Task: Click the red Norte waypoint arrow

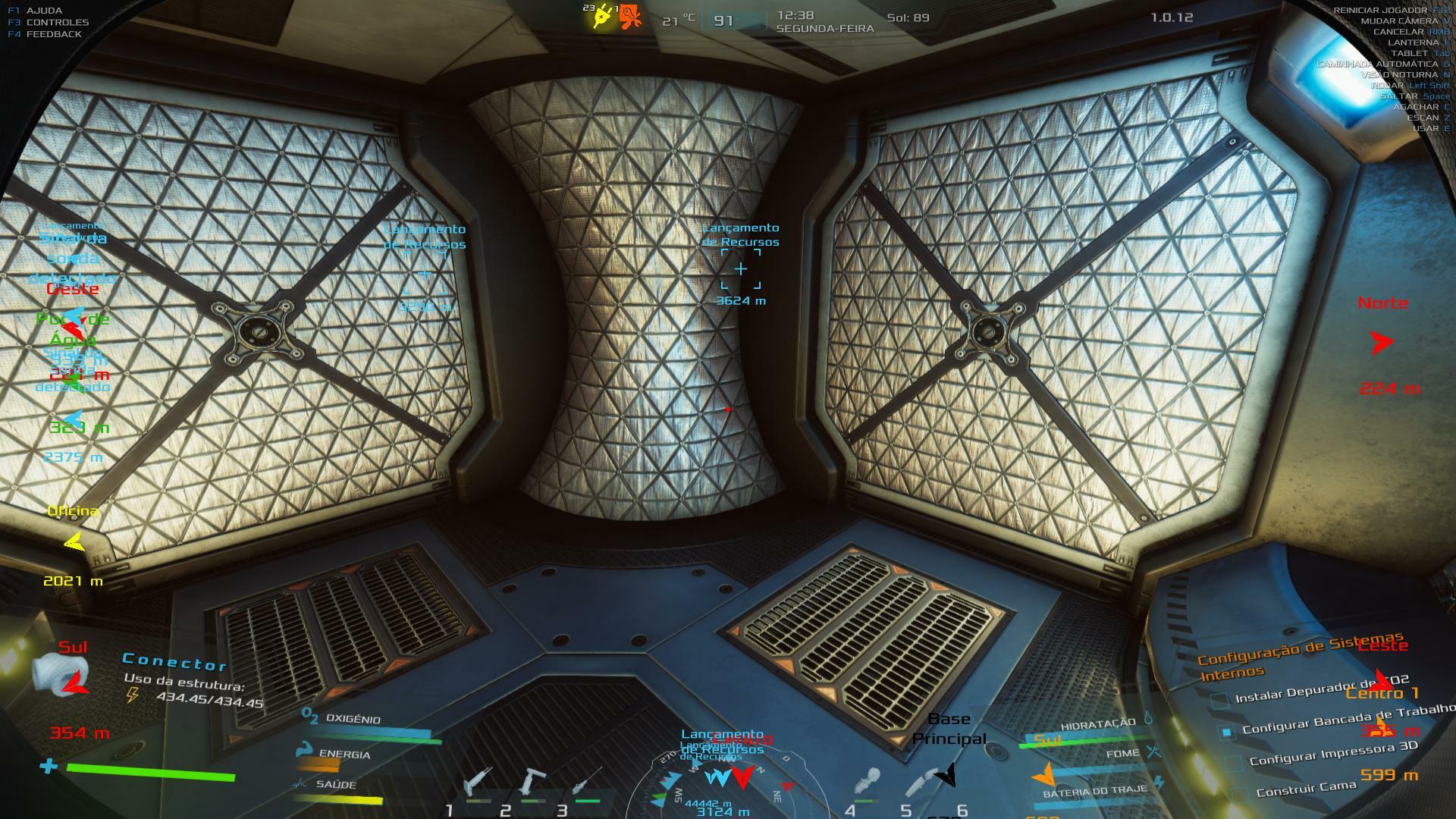Action: click(1382, 343)
